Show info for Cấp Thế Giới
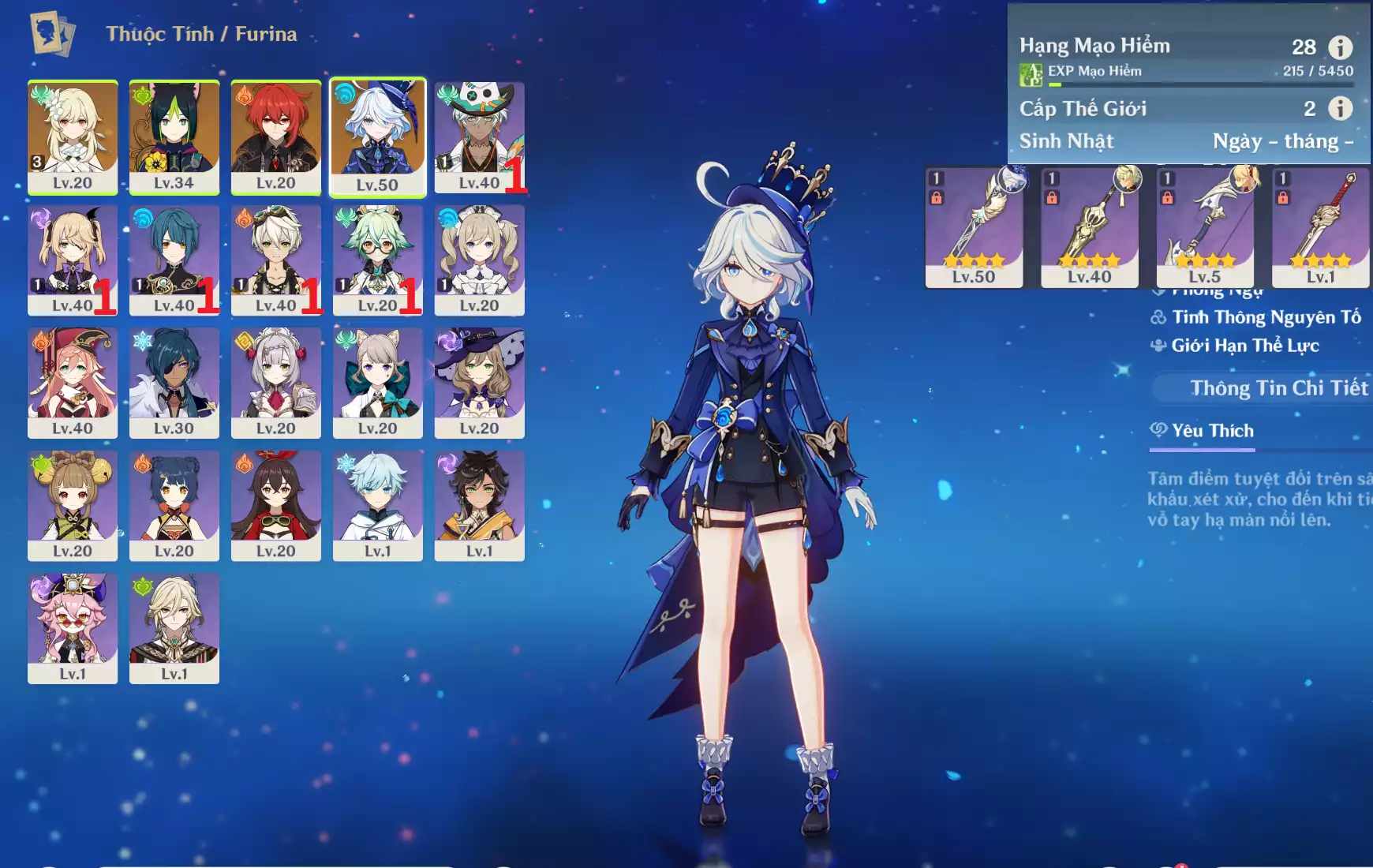Screen dimensions: 1373x868 [1340, 108]
